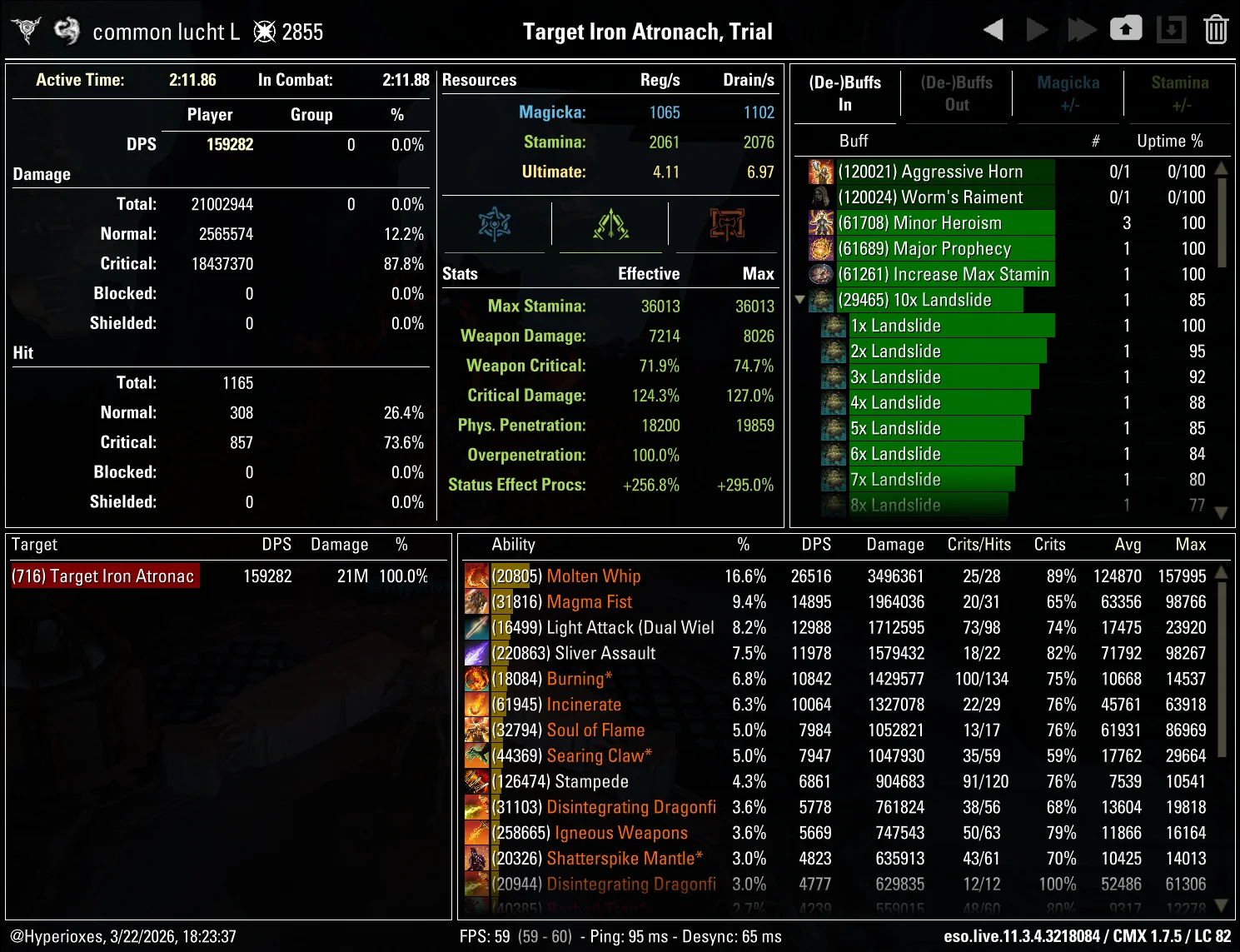Open the Stamina +/- tab

pyautogui.click(x=1179, y=92)
